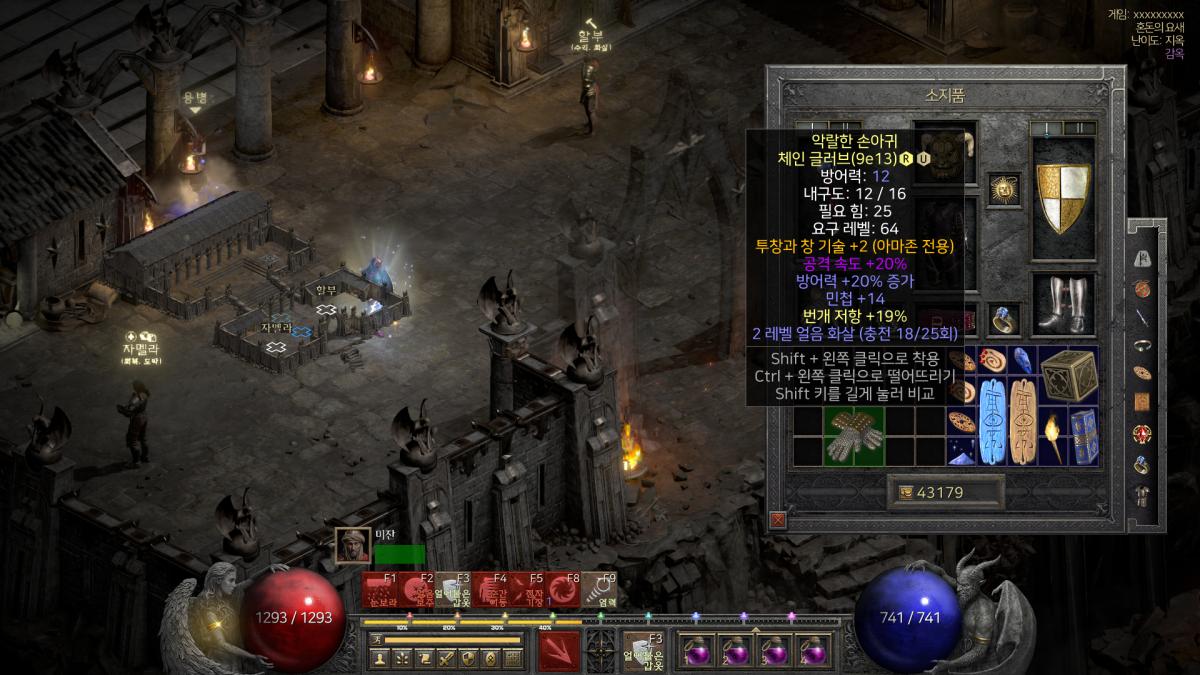
Task: Click the blue tome in the inventory
Action: [1083, 436]
